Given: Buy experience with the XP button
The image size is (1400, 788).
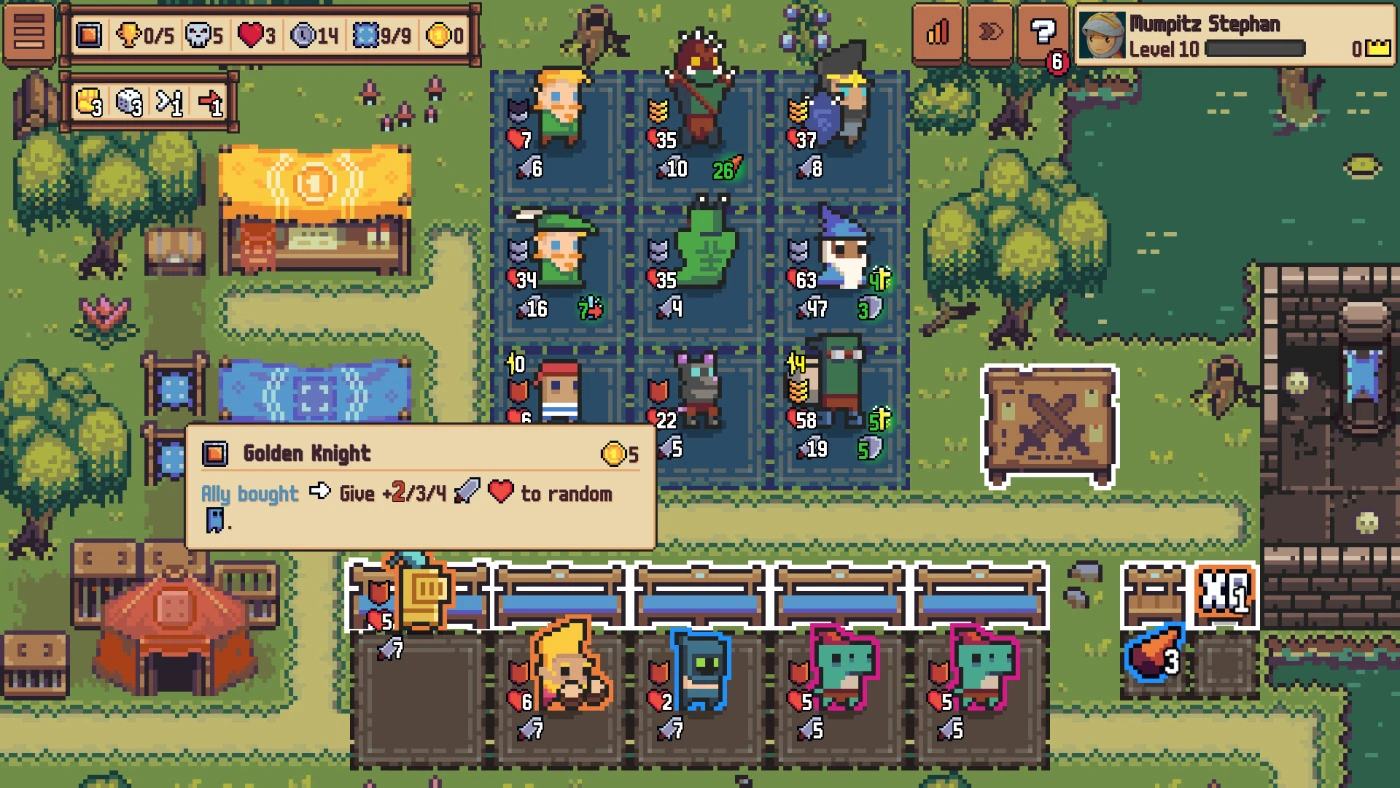Looking at the screenshot, I should click(x=1225, y=592).
